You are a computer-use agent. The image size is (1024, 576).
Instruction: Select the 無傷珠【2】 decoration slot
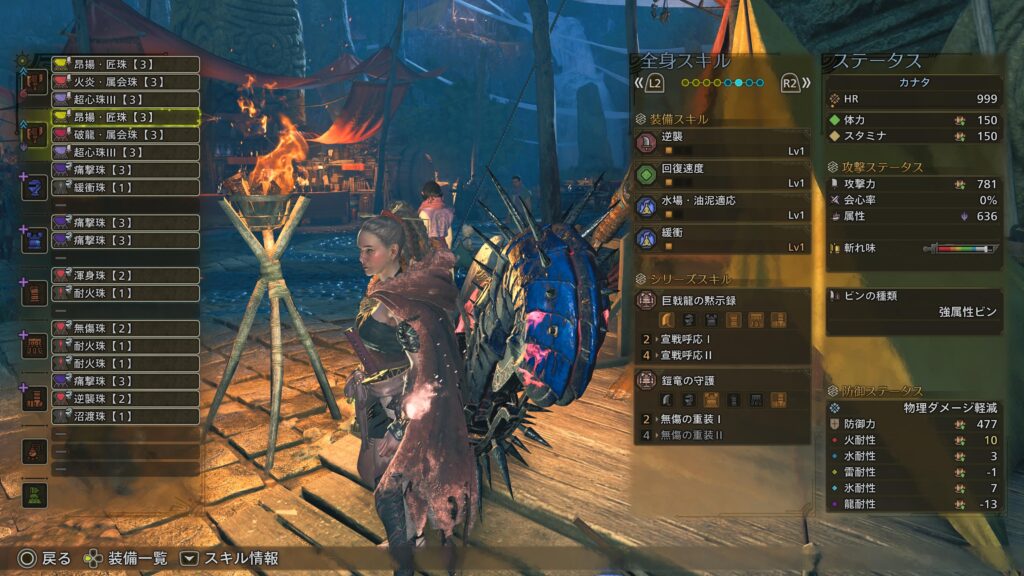click(x=125, y=328)
